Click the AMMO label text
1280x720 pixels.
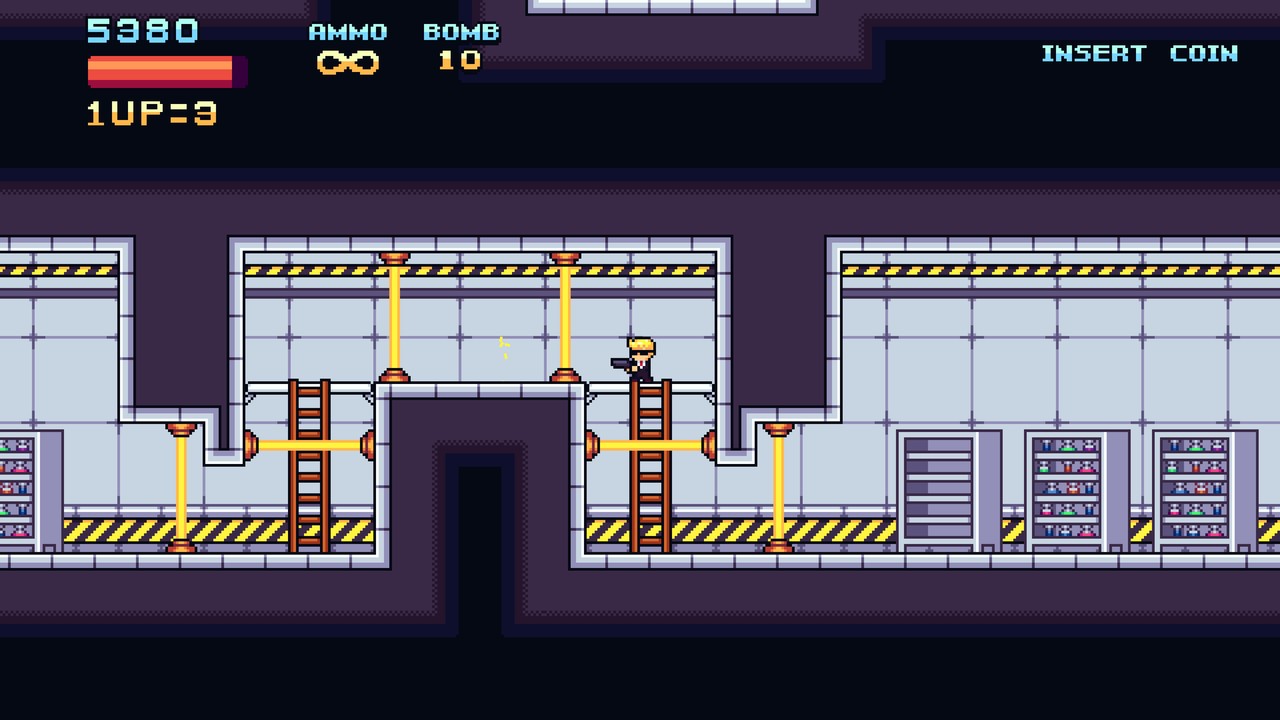(x=345, y=31)
